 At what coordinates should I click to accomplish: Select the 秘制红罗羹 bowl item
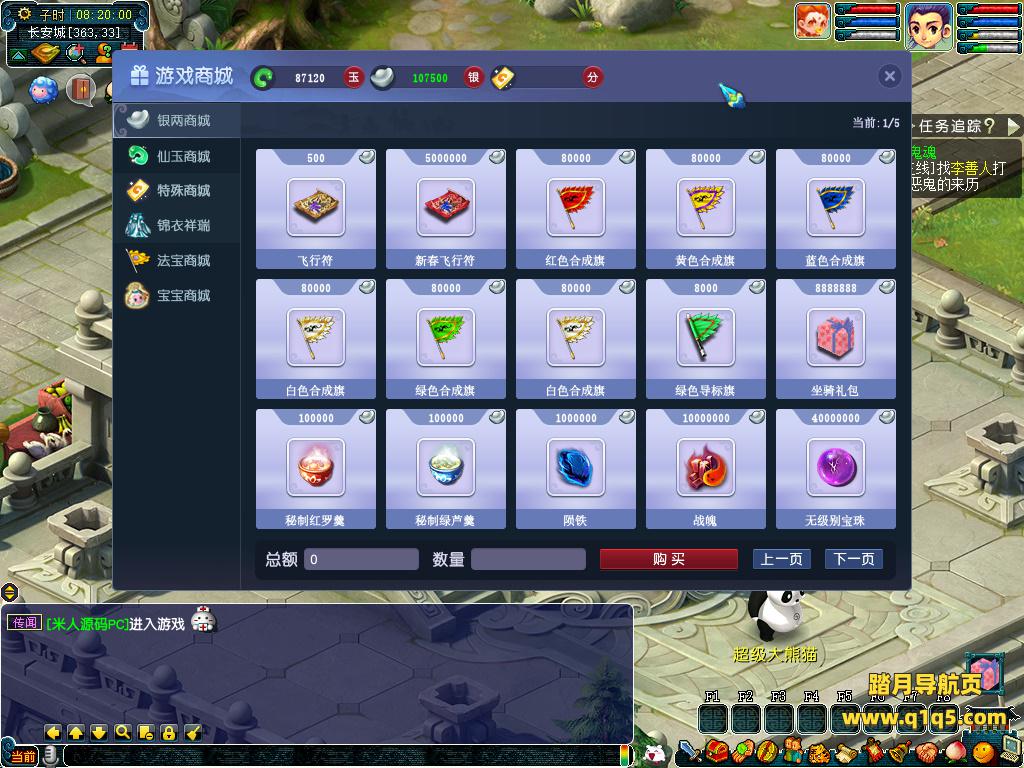point(316,468)
